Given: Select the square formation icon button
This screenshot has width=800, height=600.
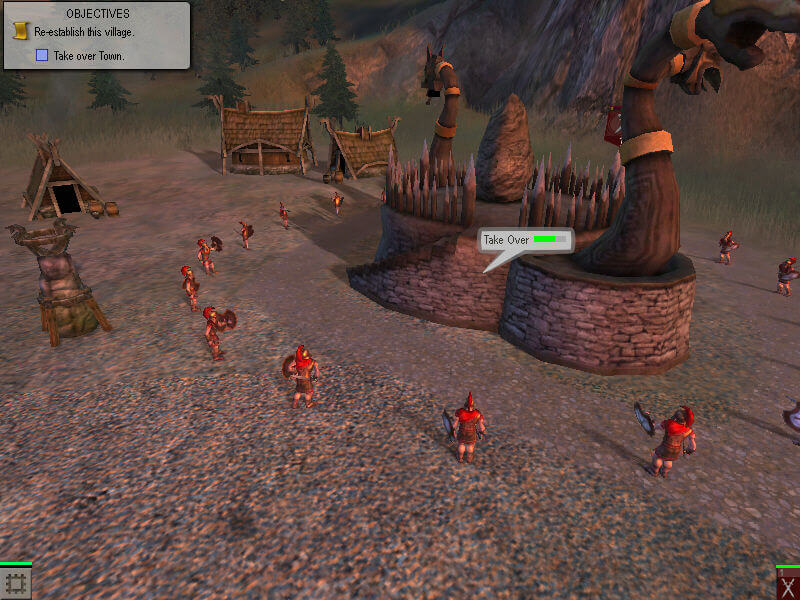Looking at the screenshot, I should pos(16,583).
